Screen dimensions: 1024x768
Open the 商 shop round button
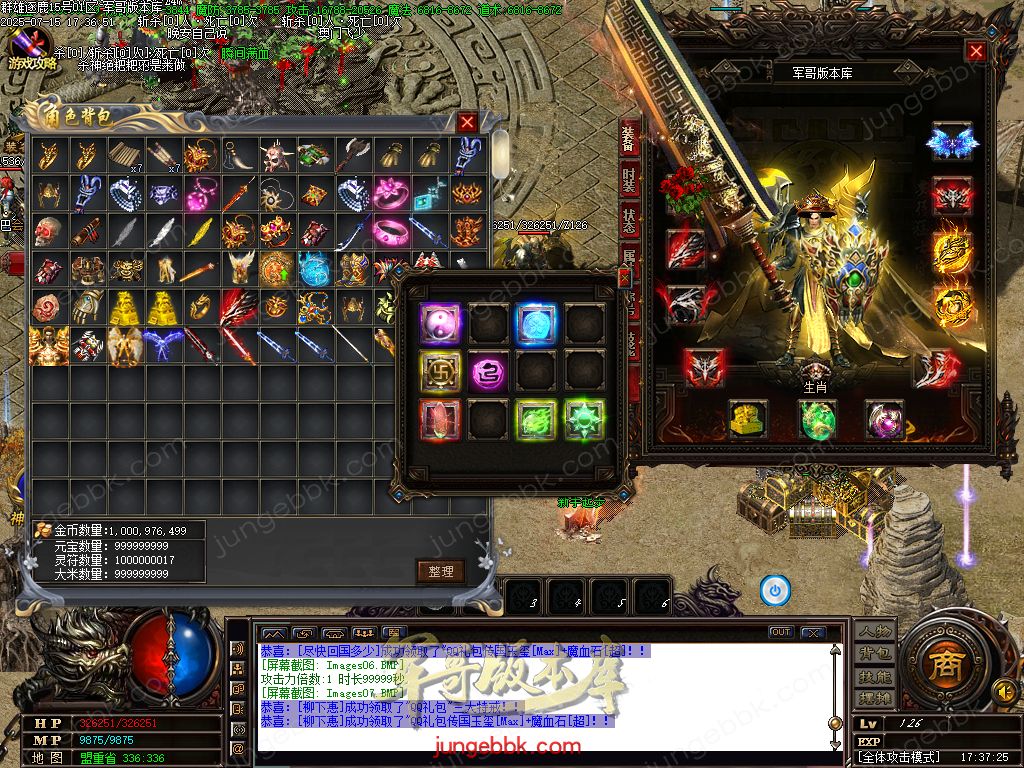940,666
